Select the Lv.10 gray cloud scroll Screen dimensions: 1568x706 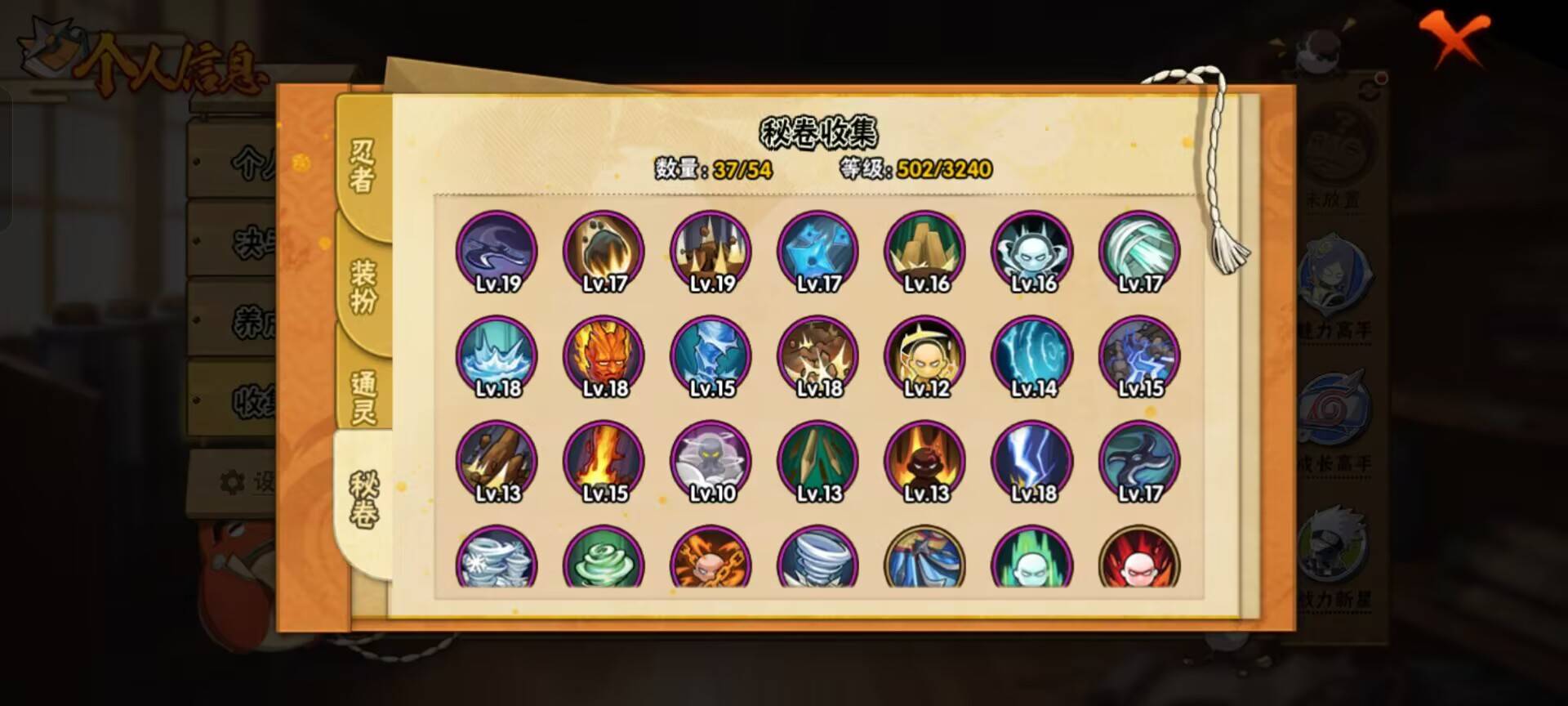[710, 463]
